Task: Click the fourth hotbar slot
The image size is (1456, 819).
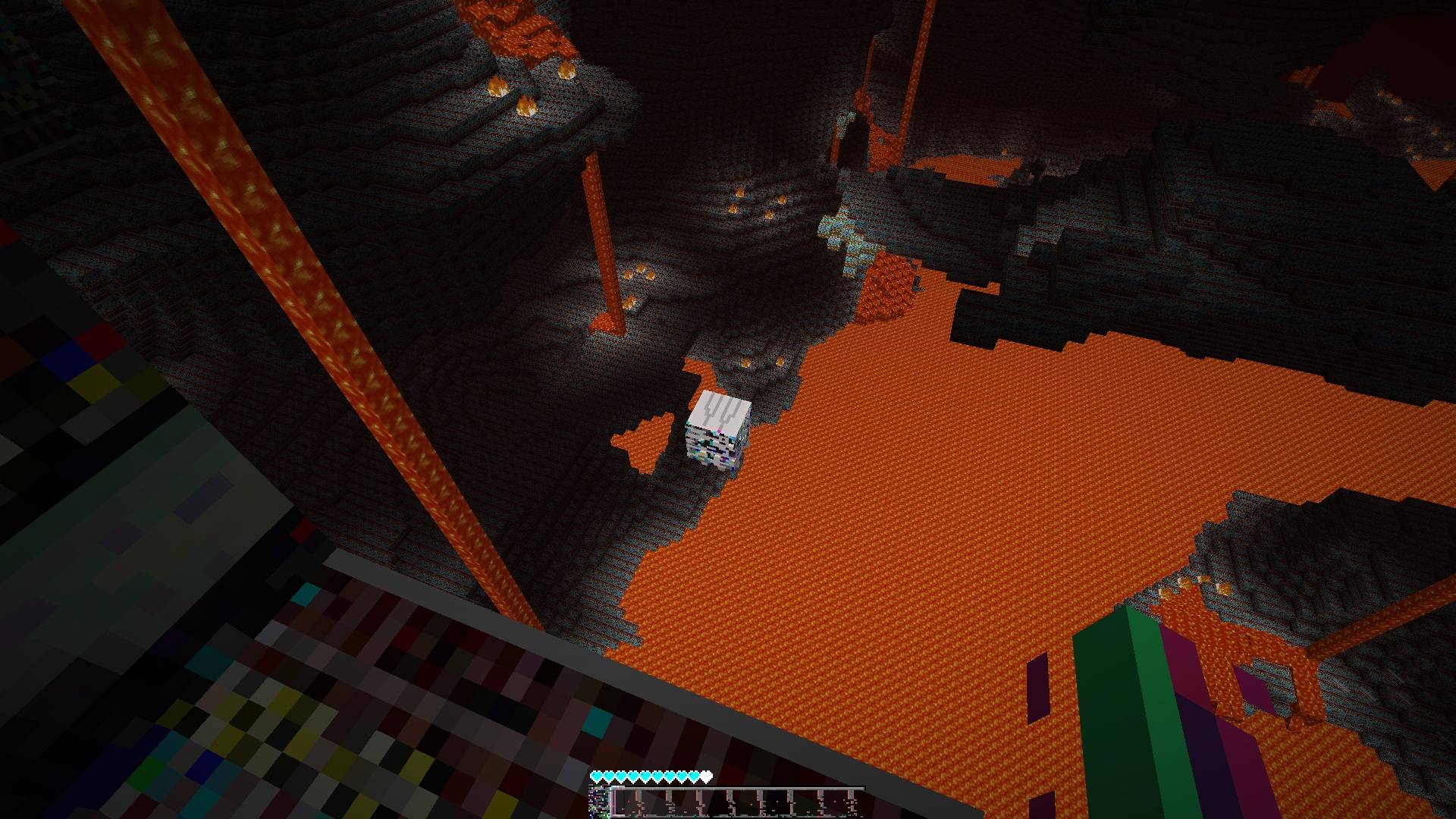Action: click(x=711, y=804)
